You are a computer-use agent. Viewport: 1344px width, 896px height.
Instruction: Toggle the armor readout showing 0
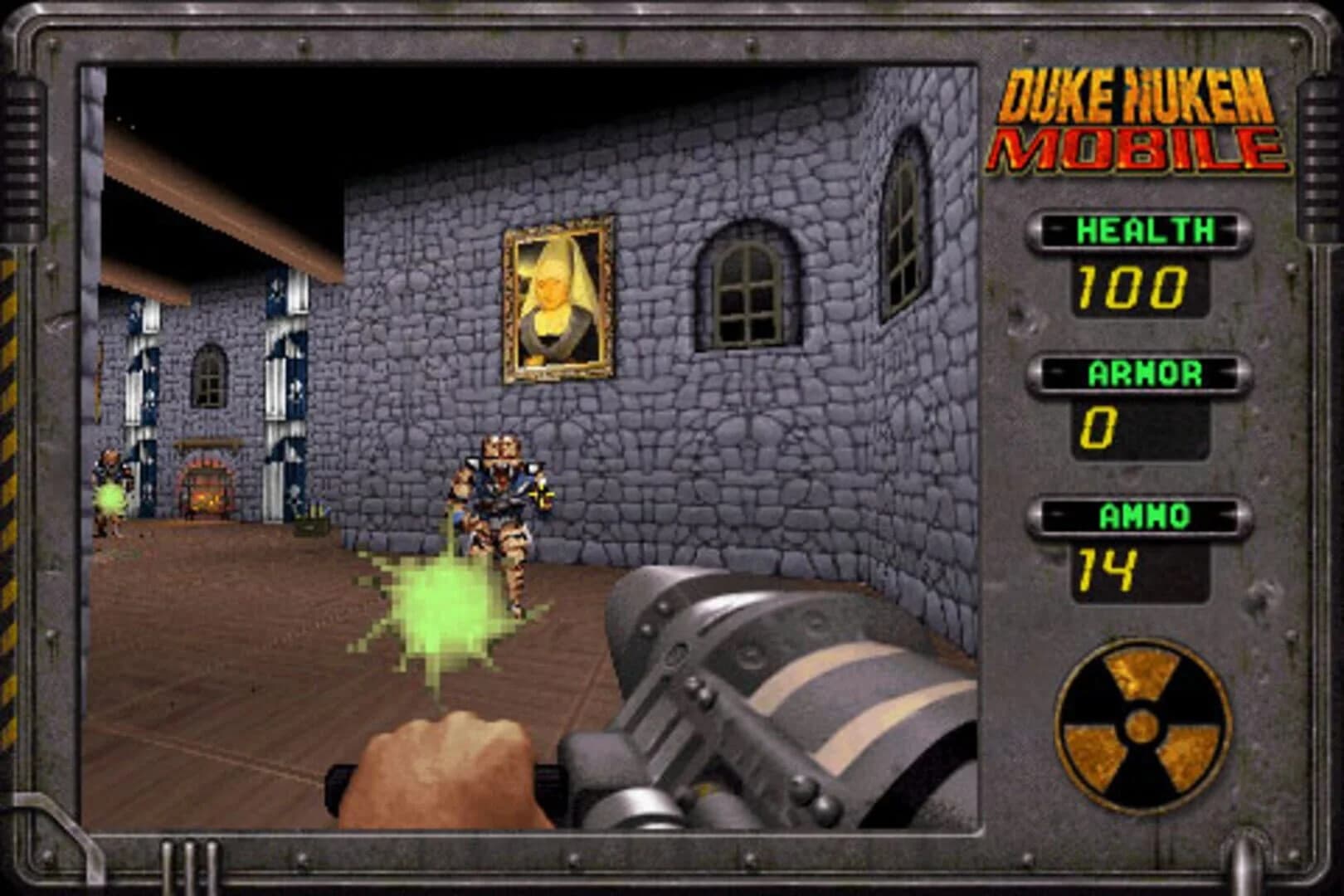(x=1099, y=426)
